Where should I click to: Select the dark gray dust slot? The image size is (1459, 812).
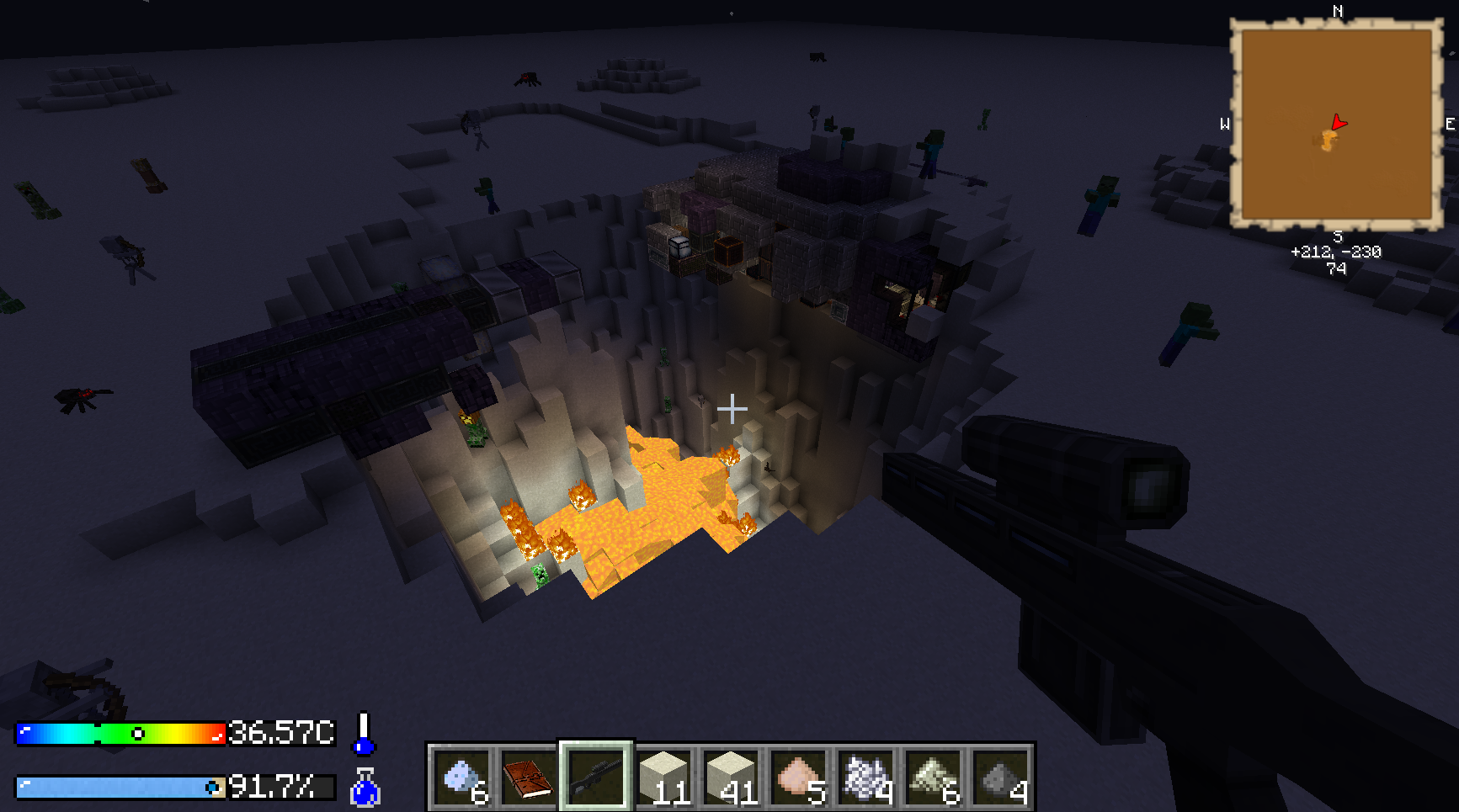pos(1000,777)
